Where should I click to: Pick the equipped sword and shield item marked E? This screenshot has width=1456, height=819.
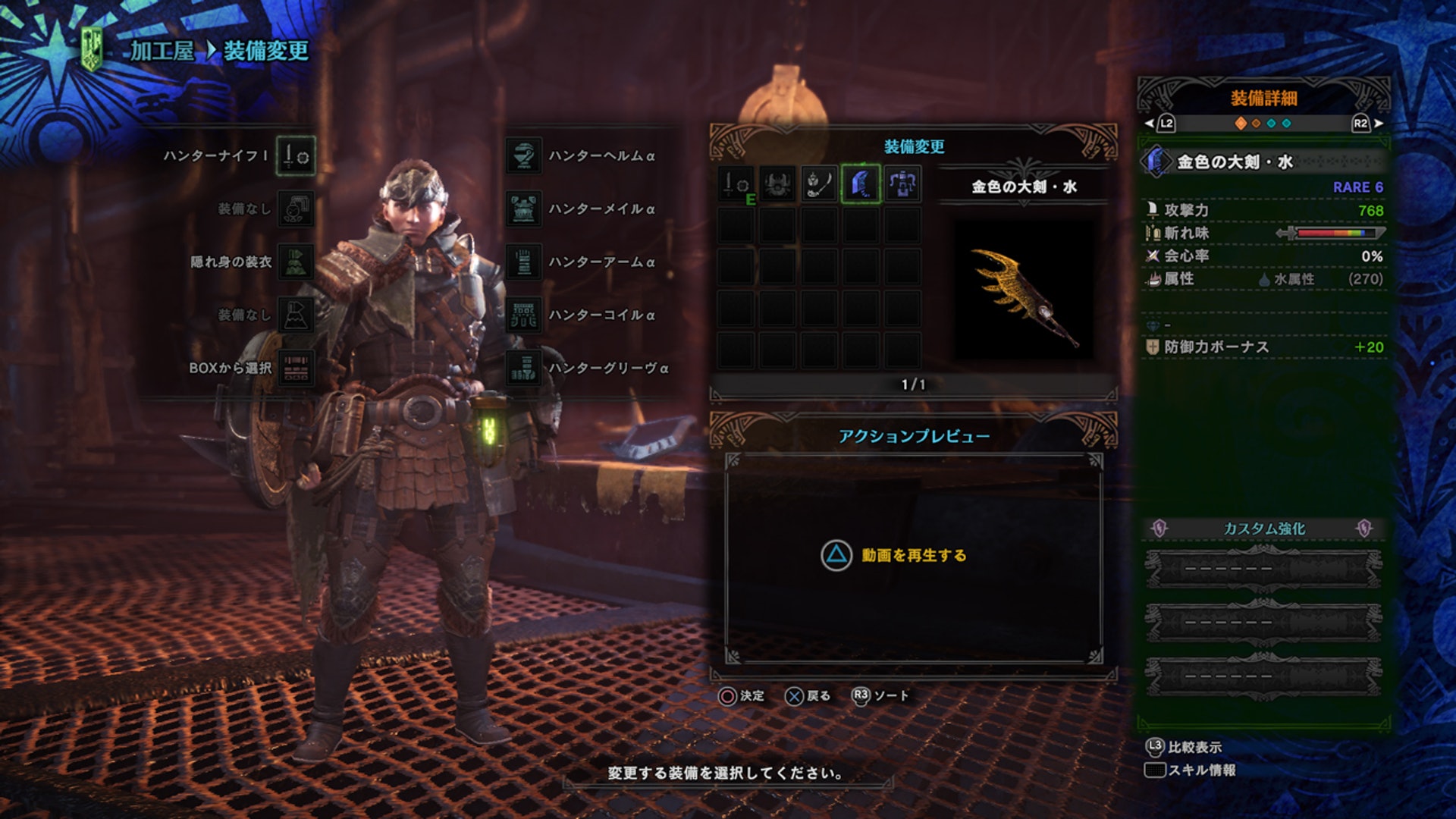(736, 184)
